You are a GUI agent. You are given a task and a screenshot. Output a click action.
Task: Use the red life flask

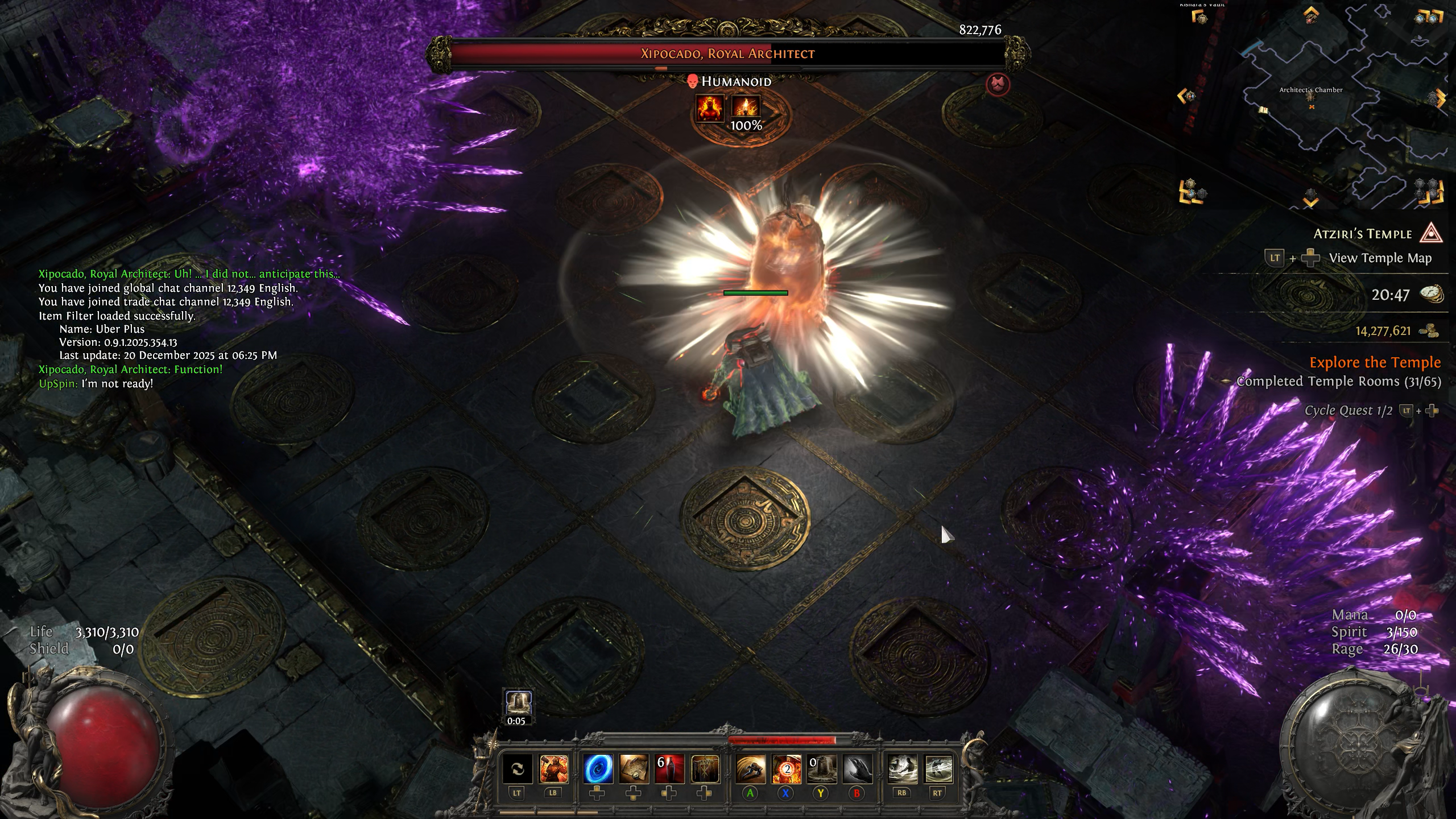669,769
